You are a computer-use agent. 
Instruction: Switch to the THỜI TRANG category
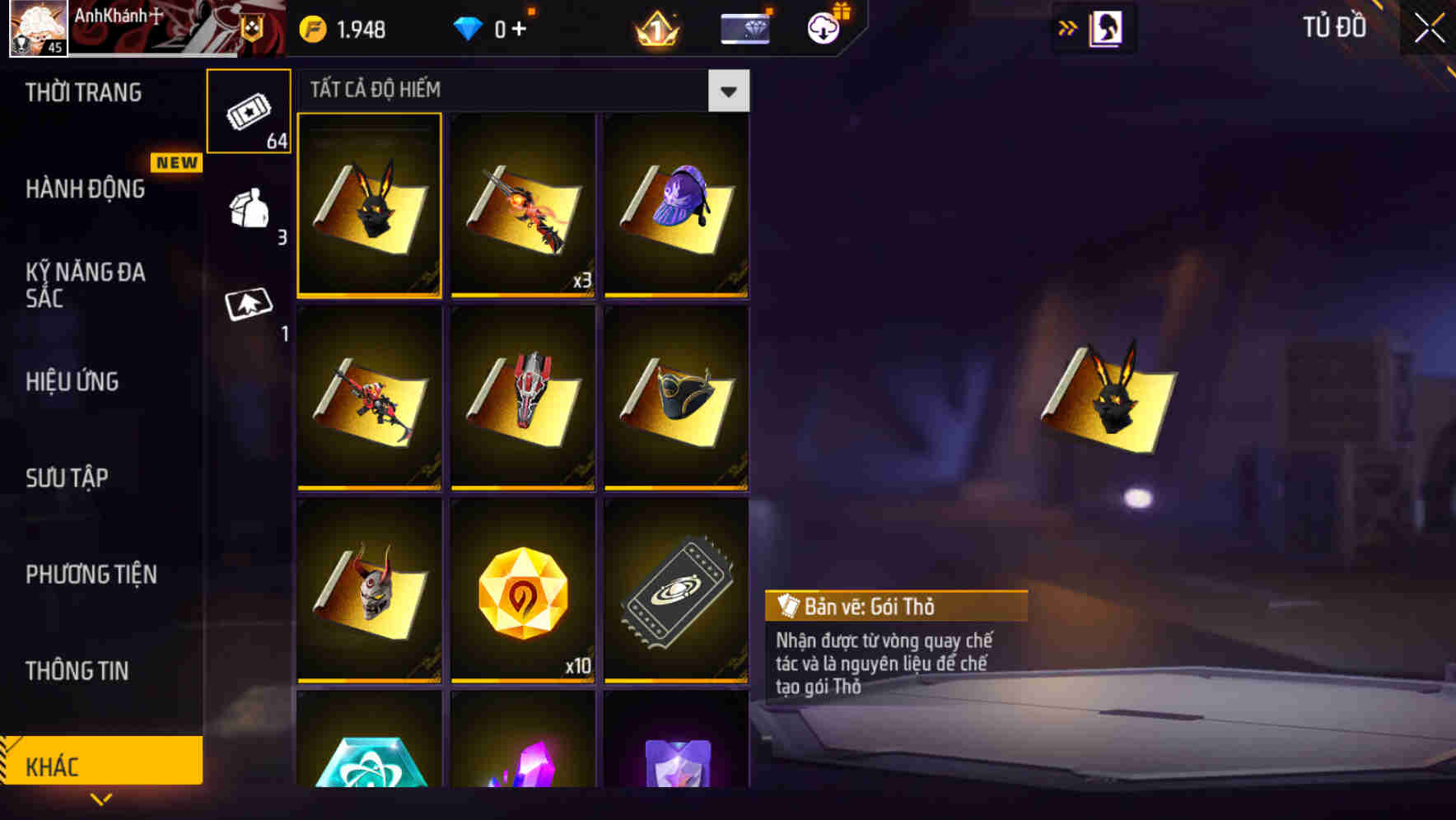click(82, 93)
